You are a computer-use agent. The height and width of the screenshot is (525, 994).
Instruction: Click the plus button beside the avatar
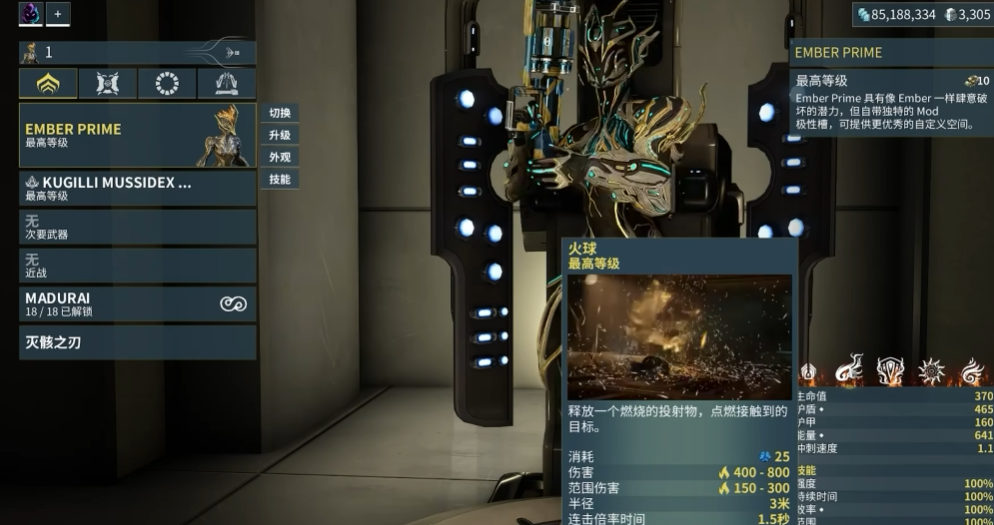point(57,14)
